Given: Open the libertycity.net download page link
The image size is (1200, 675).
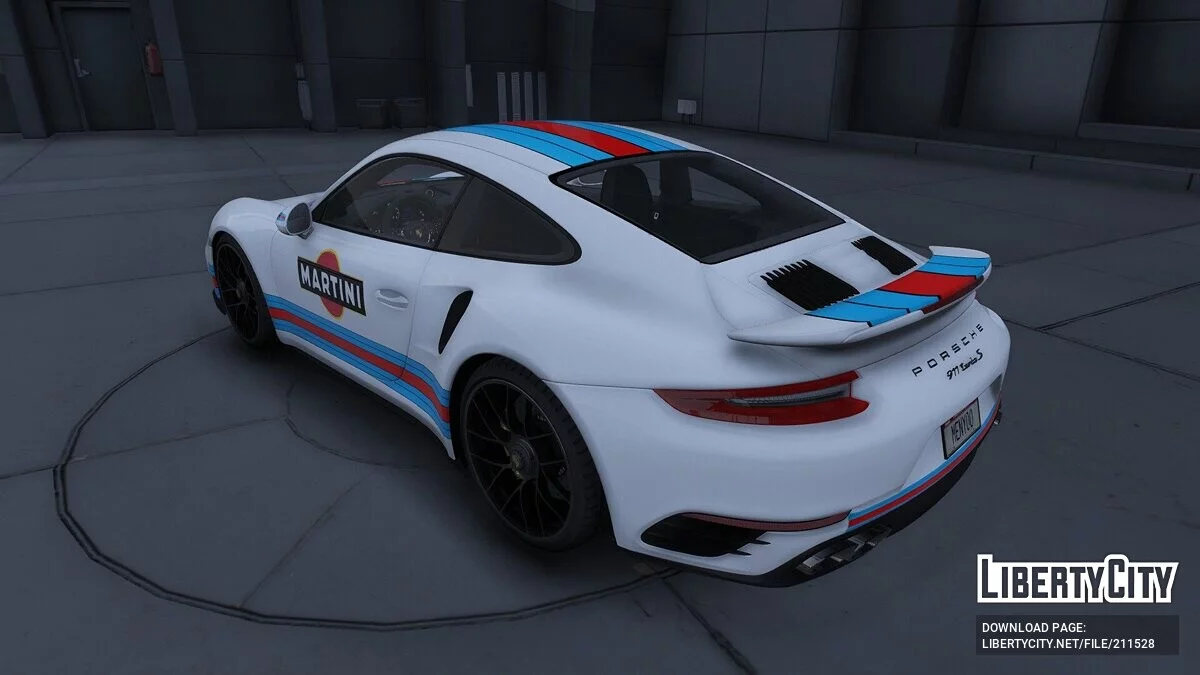Looking at the screenshot, I should 1068,643.
